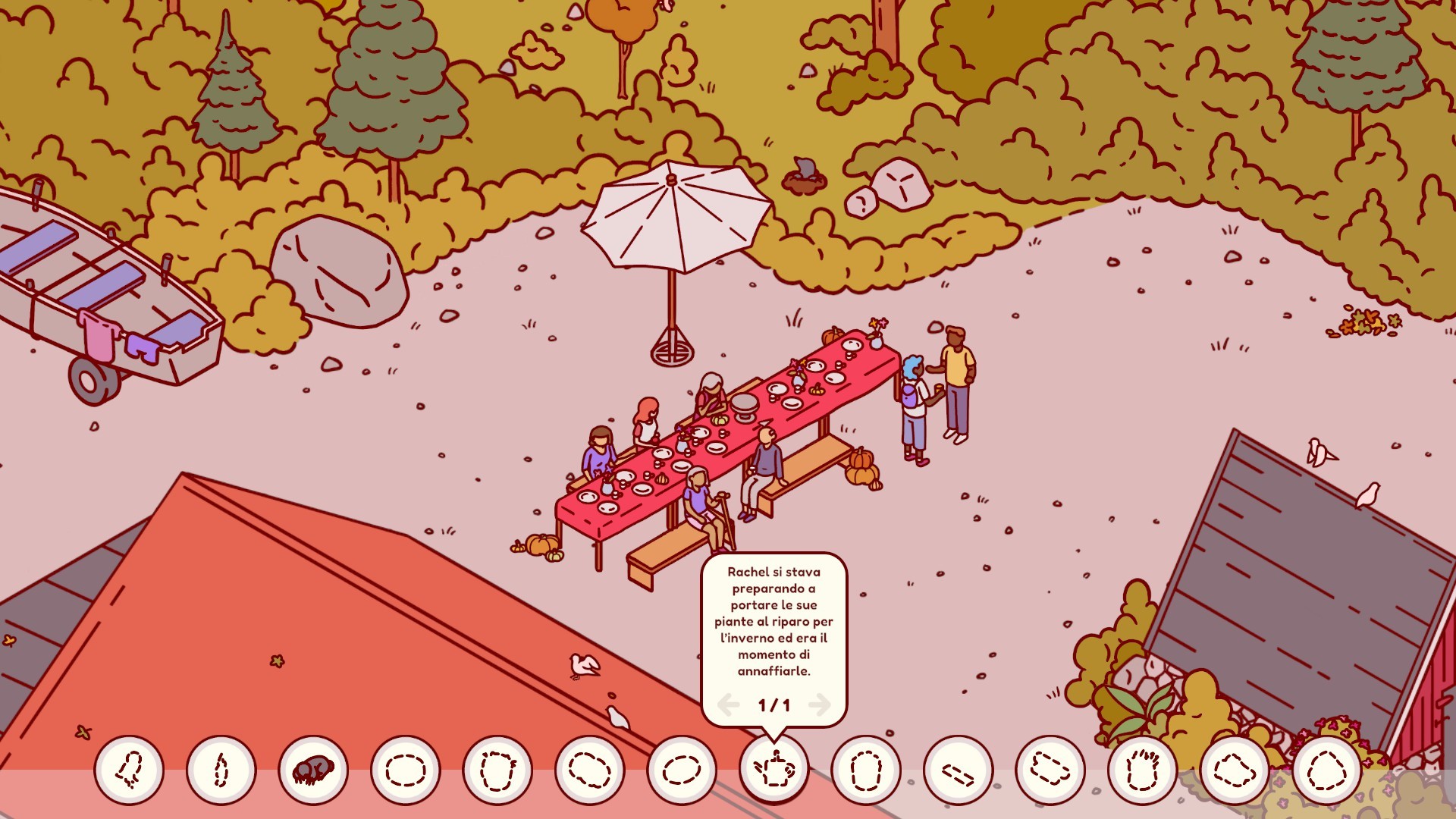The image size is (1456, 819).
Task: Select the watering can outline slot
Action: 773,770
